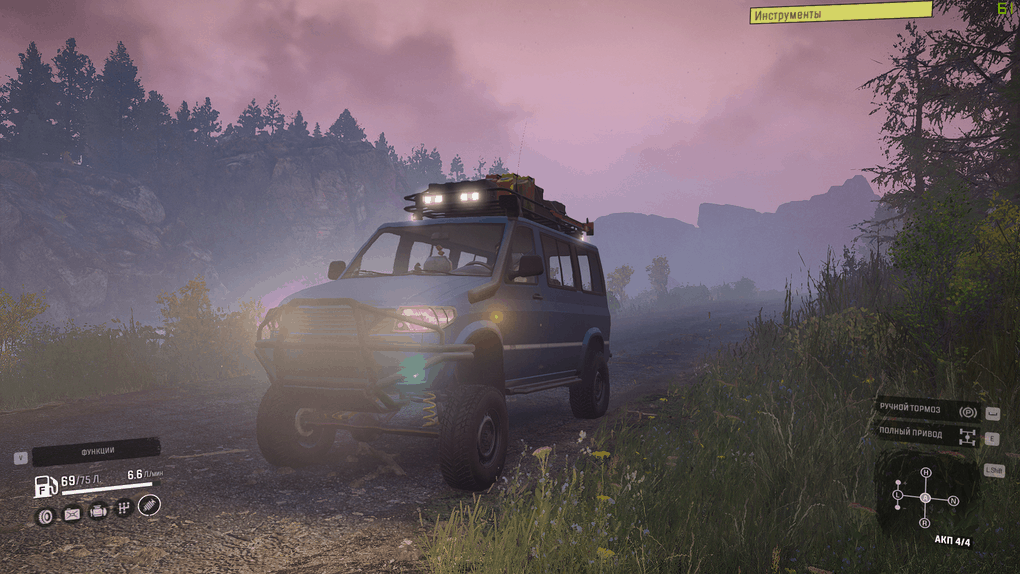Select the engine status icon
The image size is (1020, 574).
coord(98,512)
